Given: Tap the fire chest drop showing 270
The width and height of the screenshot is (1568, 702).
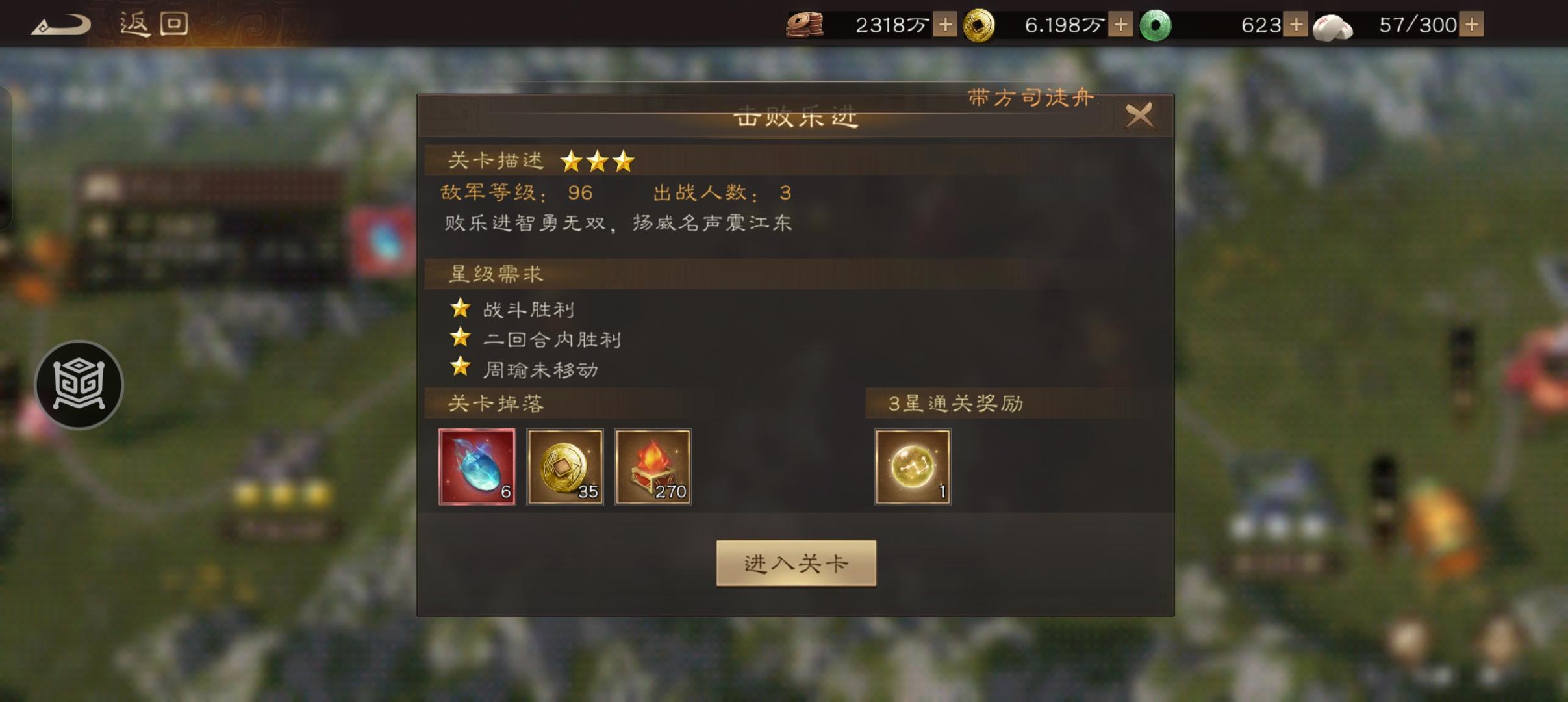Looking at the screenshot, I should 653,467.
